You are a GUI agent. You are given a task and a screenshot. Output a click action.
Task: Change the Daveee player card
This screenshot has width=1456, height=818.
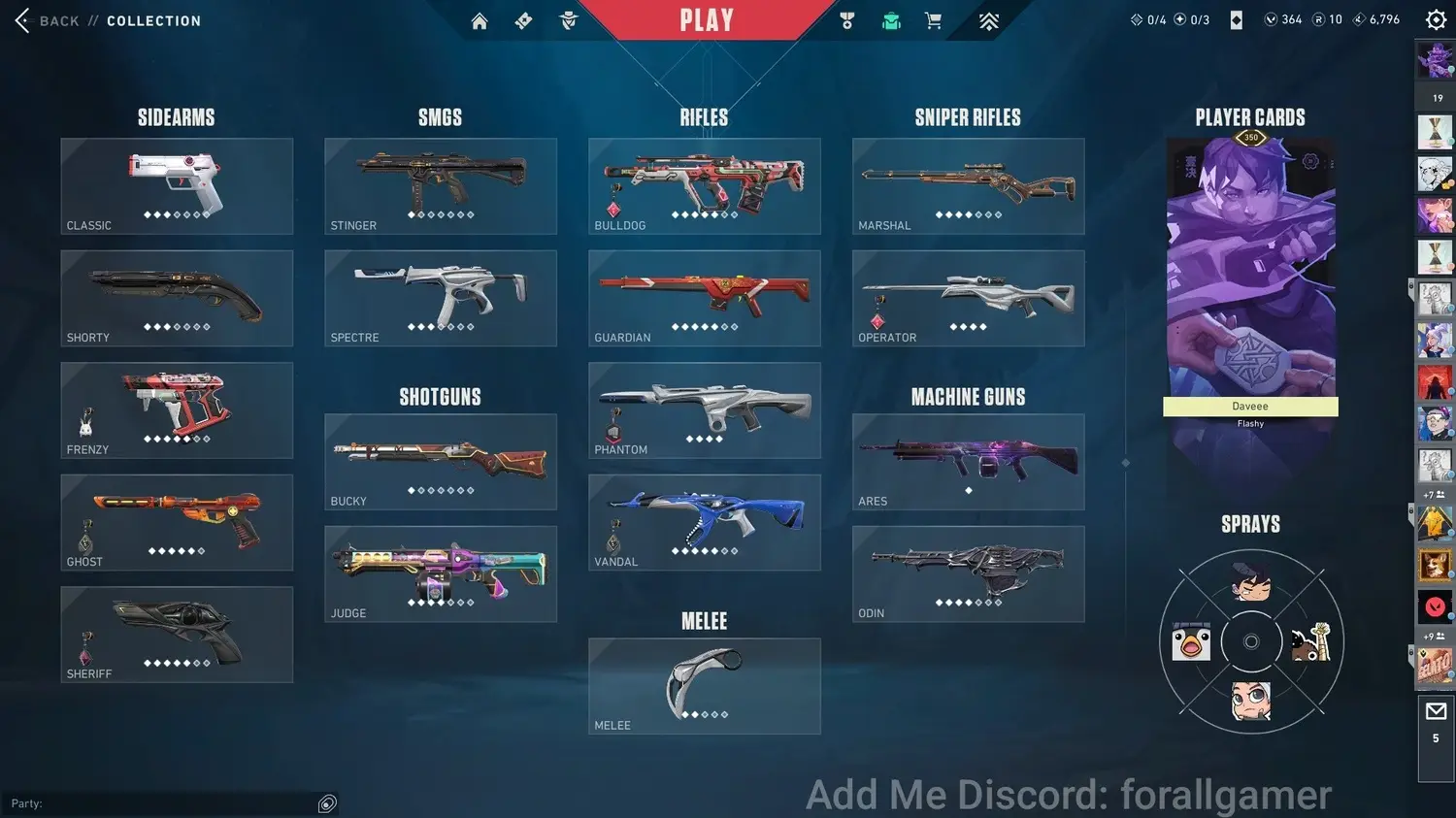(x=1250, y=272)
